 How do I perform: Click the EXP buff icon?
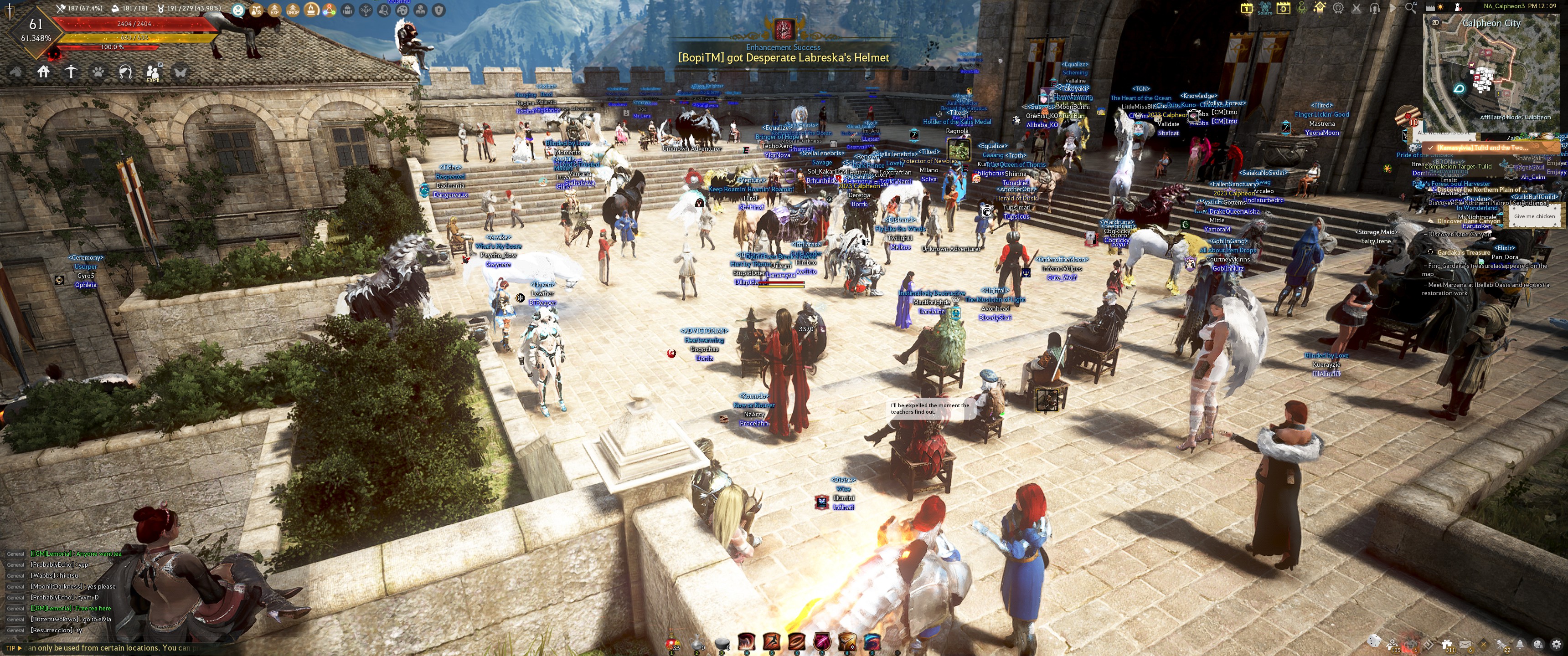pos(274,10)
